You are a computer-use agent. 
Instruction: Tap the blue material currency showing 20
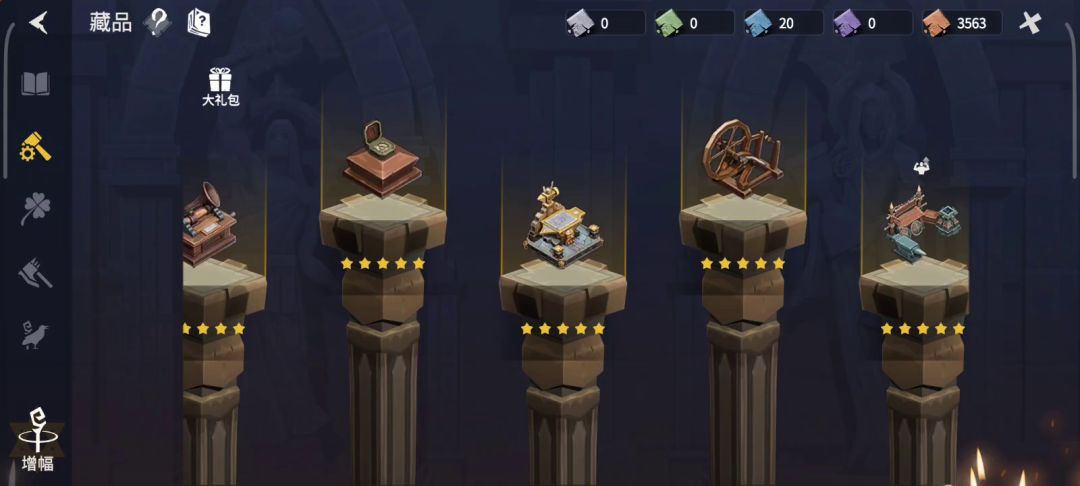[783, 23]
